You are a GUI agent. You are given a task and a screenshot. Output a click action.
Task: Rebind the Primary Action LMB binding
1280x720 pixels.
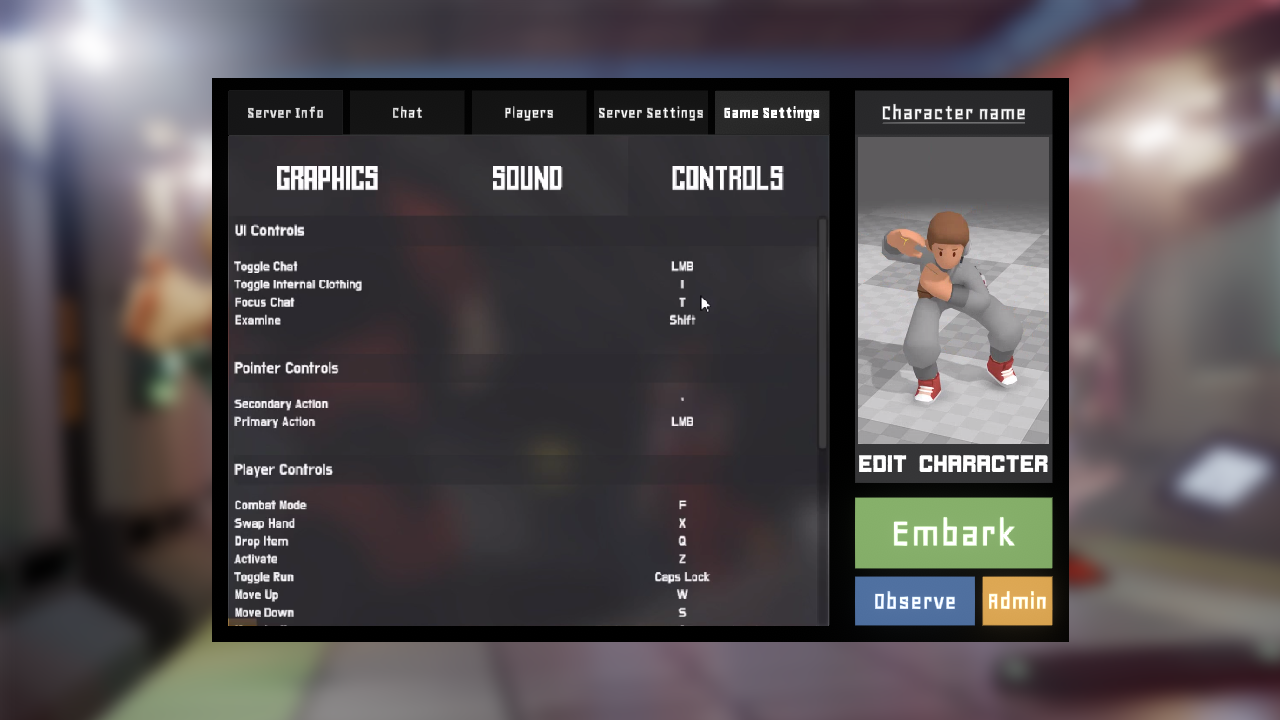point(682,422)
